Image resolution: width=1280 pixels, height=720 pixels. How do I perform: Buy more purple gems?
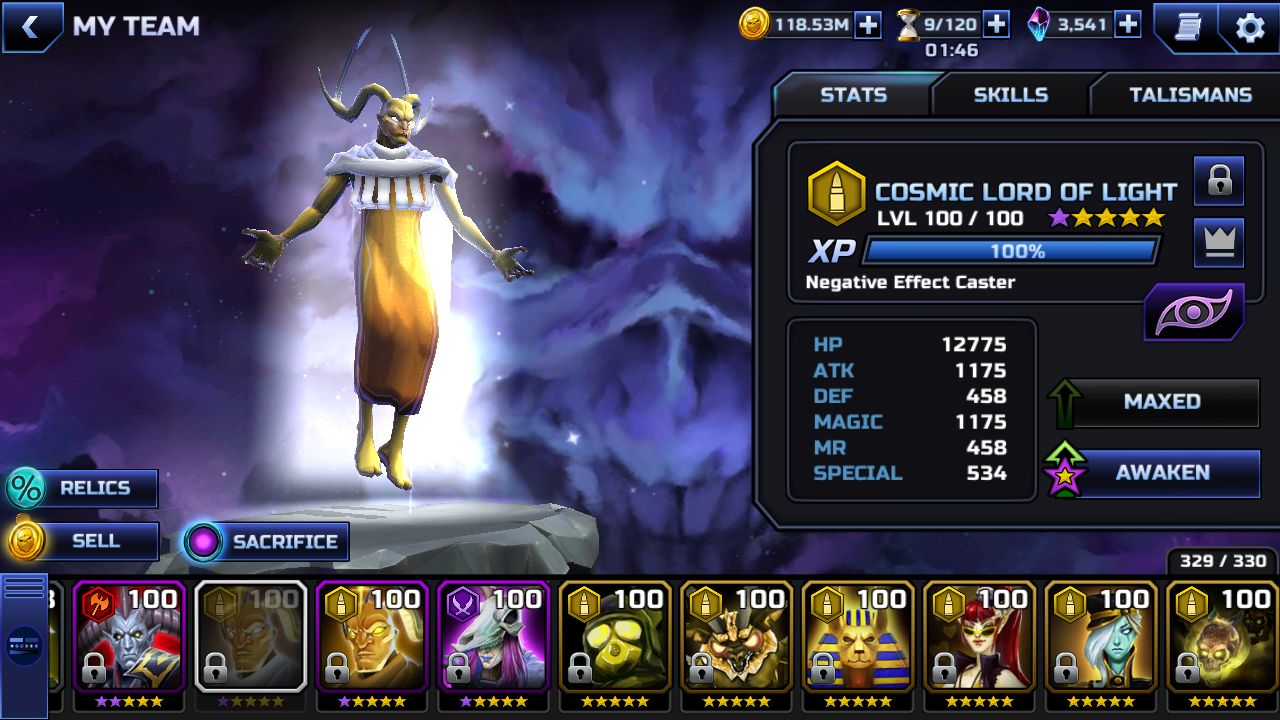pyautogui.click(x=1128, y=25)
